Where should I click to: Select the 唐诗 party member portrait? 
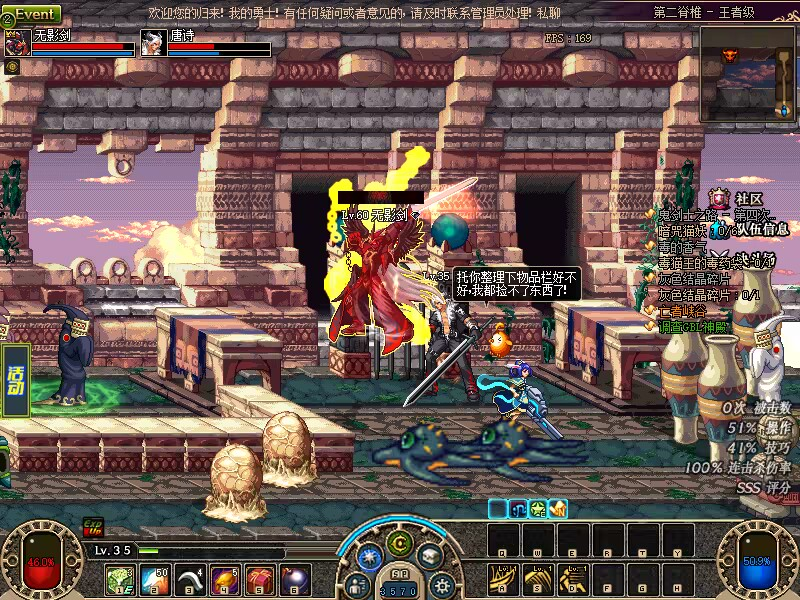click(152, 43)
